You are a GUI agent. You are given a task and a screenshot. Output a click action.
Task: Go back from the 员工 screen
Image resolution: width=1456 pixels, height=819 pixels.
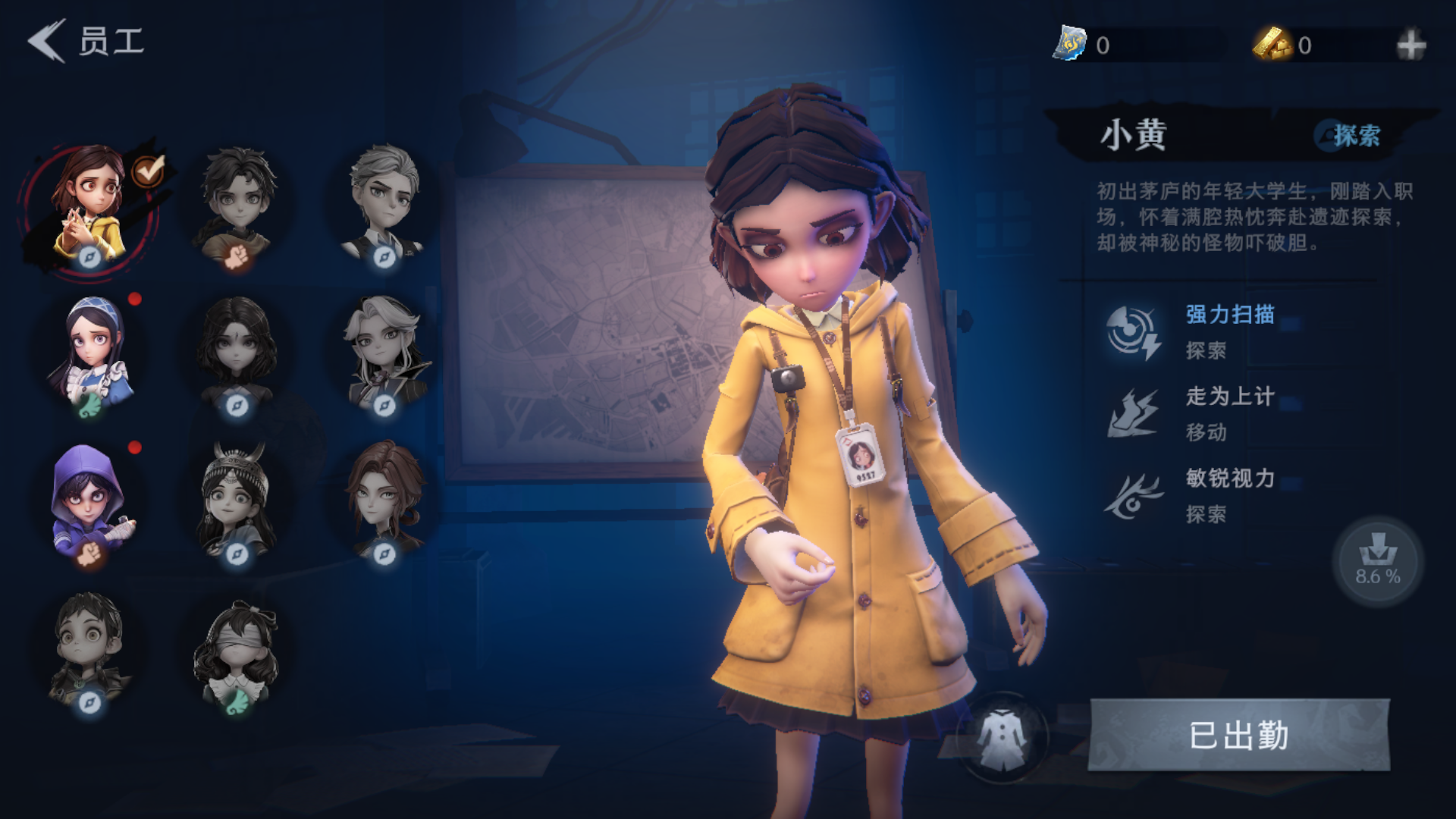click(x=47, y=41)
